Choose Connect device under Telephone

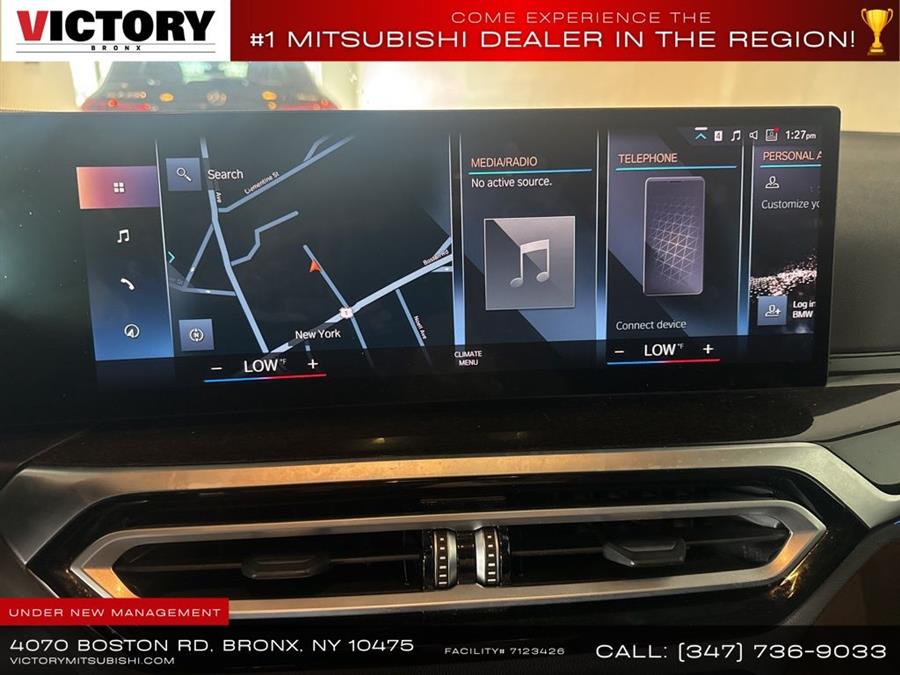point(651,325)
